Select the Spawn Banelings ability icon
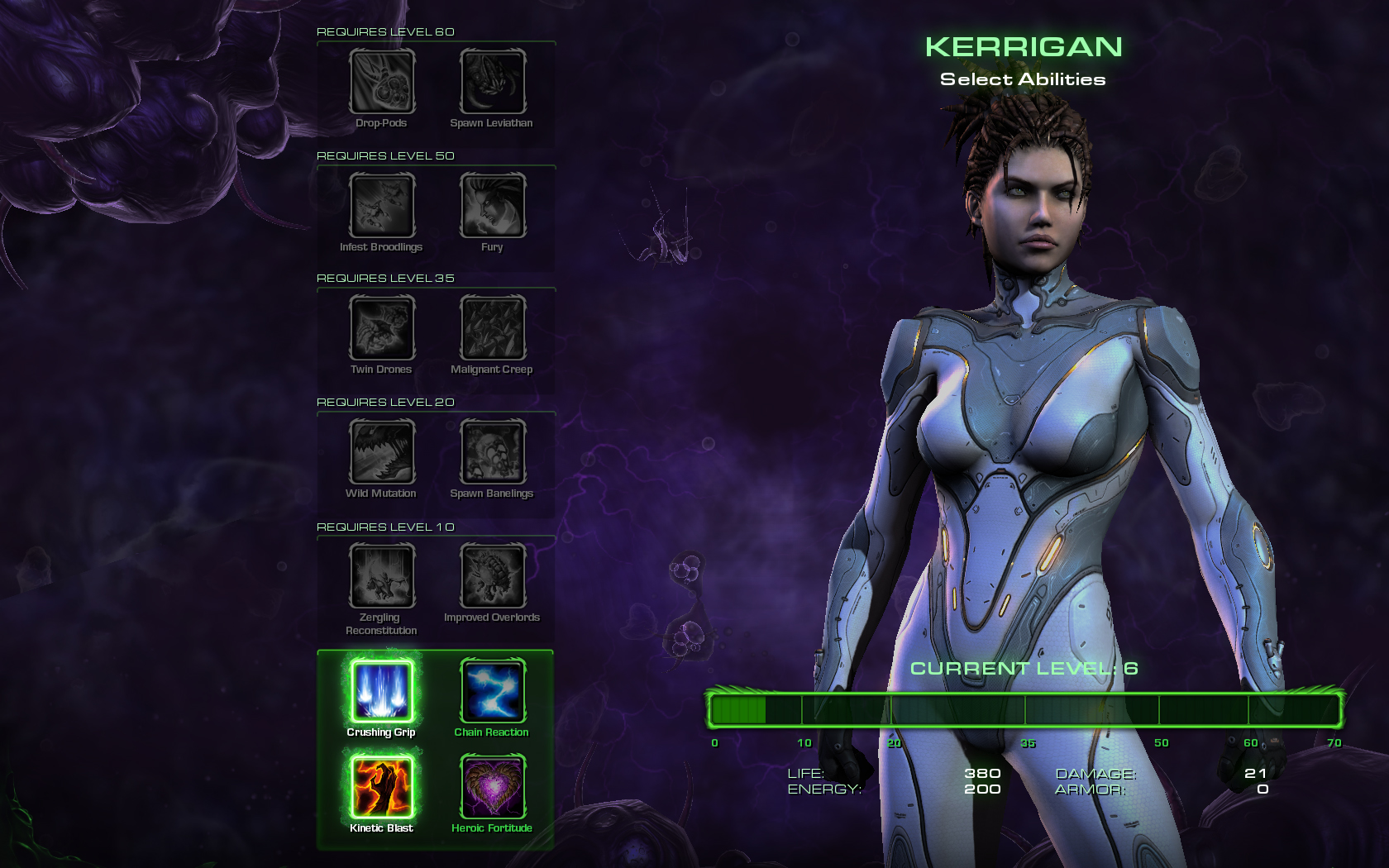This screenshot has height=868, width=1389. click(x=493, y=451)
